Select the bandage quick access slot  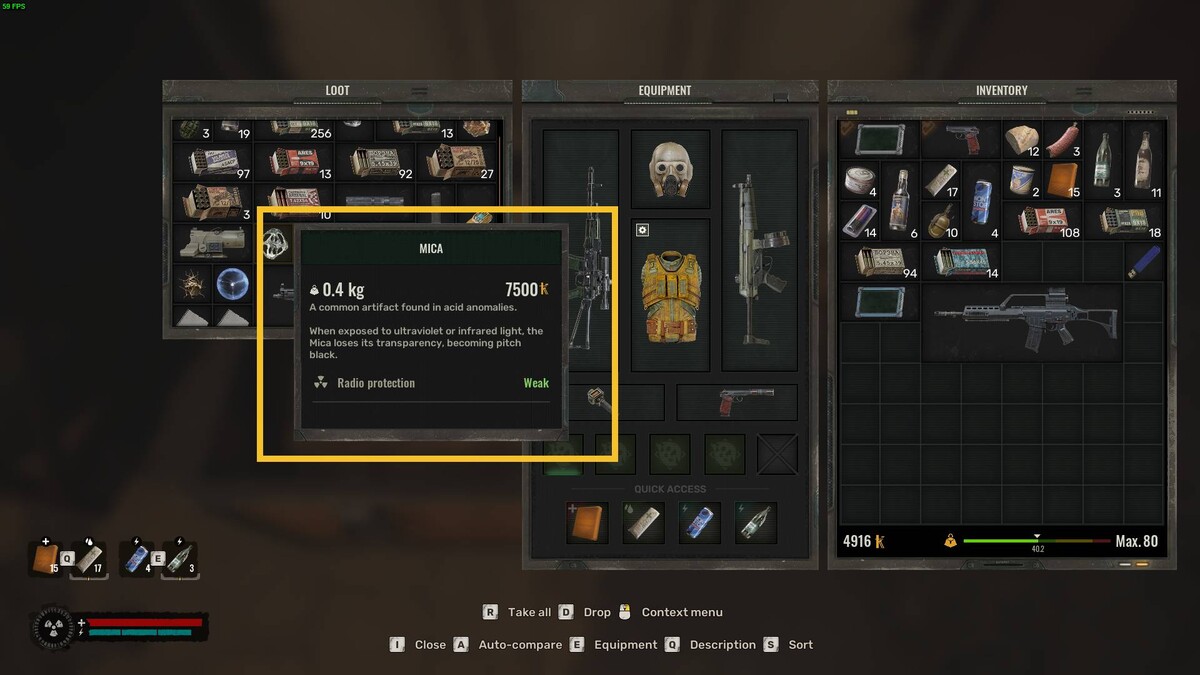point(643,523)
